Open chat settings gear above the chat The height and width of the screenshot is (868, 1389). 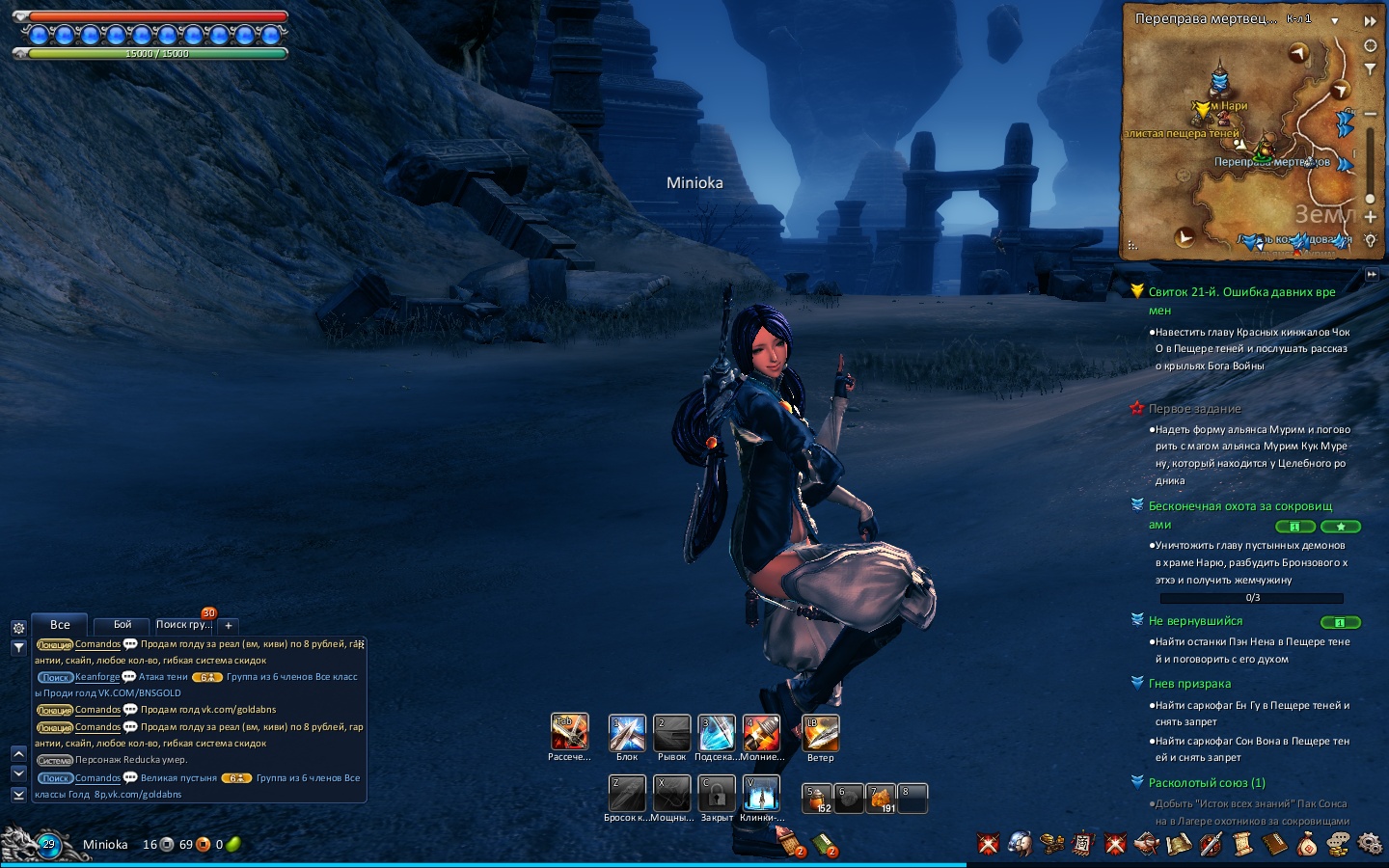tap(18, 628)
